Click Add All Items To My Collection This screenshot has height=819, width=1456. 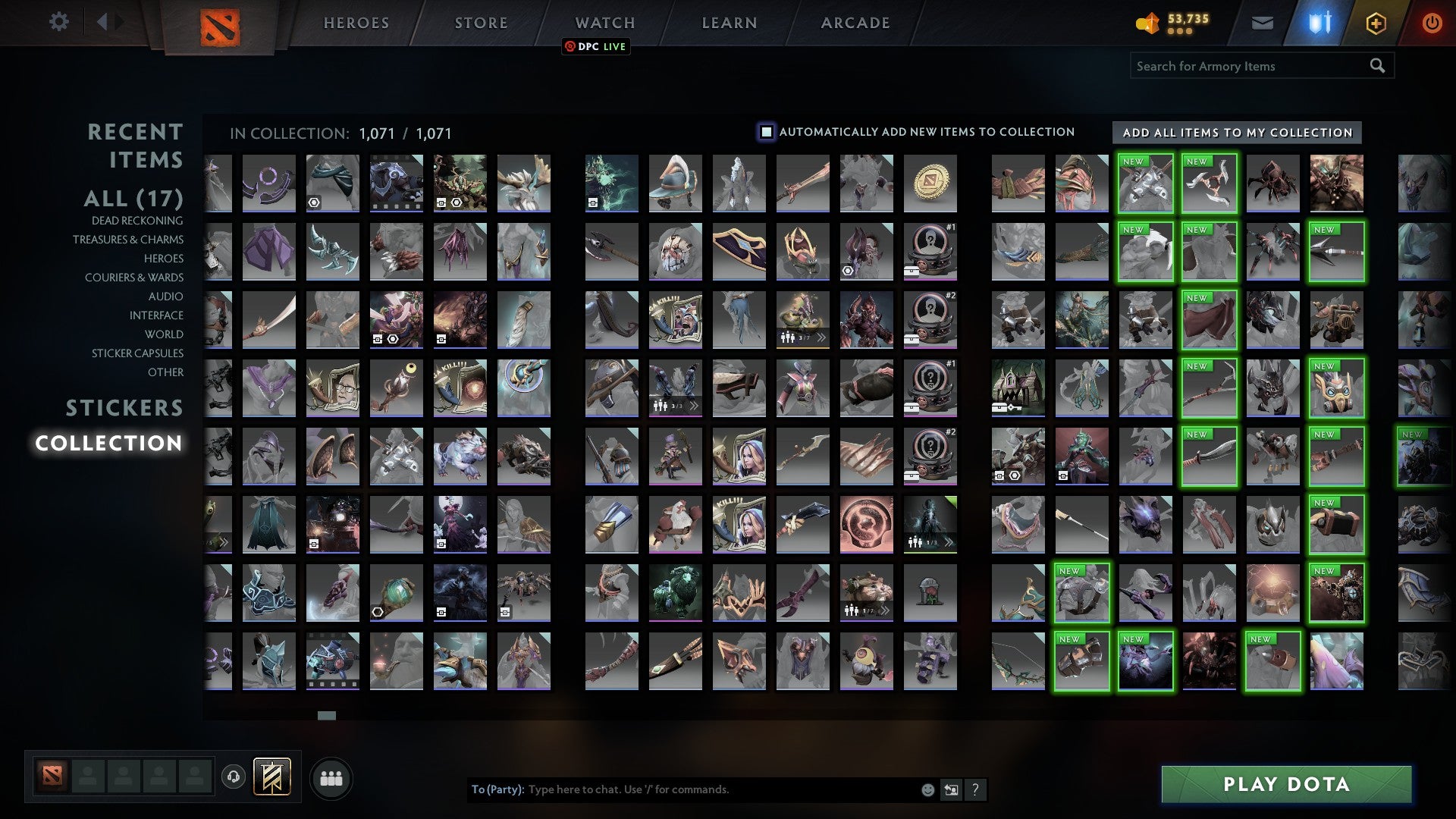[x=1235, y=133]
